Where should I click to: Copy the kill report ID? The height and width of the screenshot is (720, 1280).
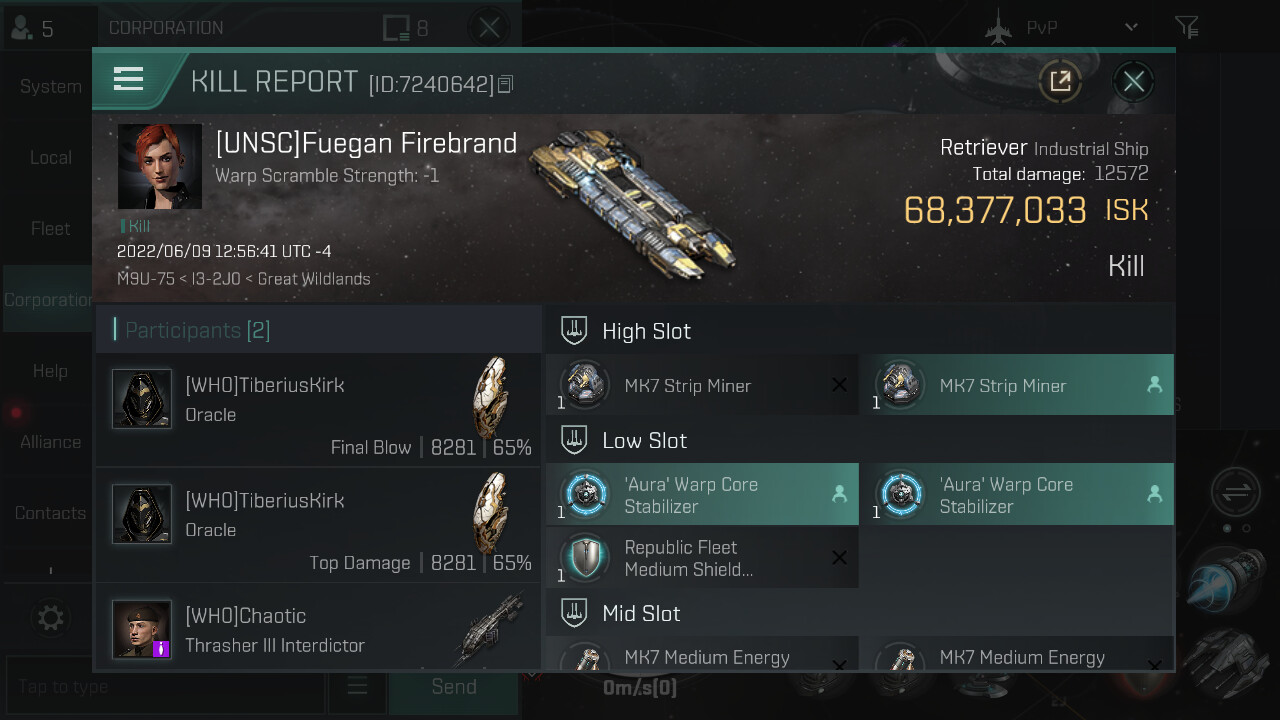tap(506, 84)
